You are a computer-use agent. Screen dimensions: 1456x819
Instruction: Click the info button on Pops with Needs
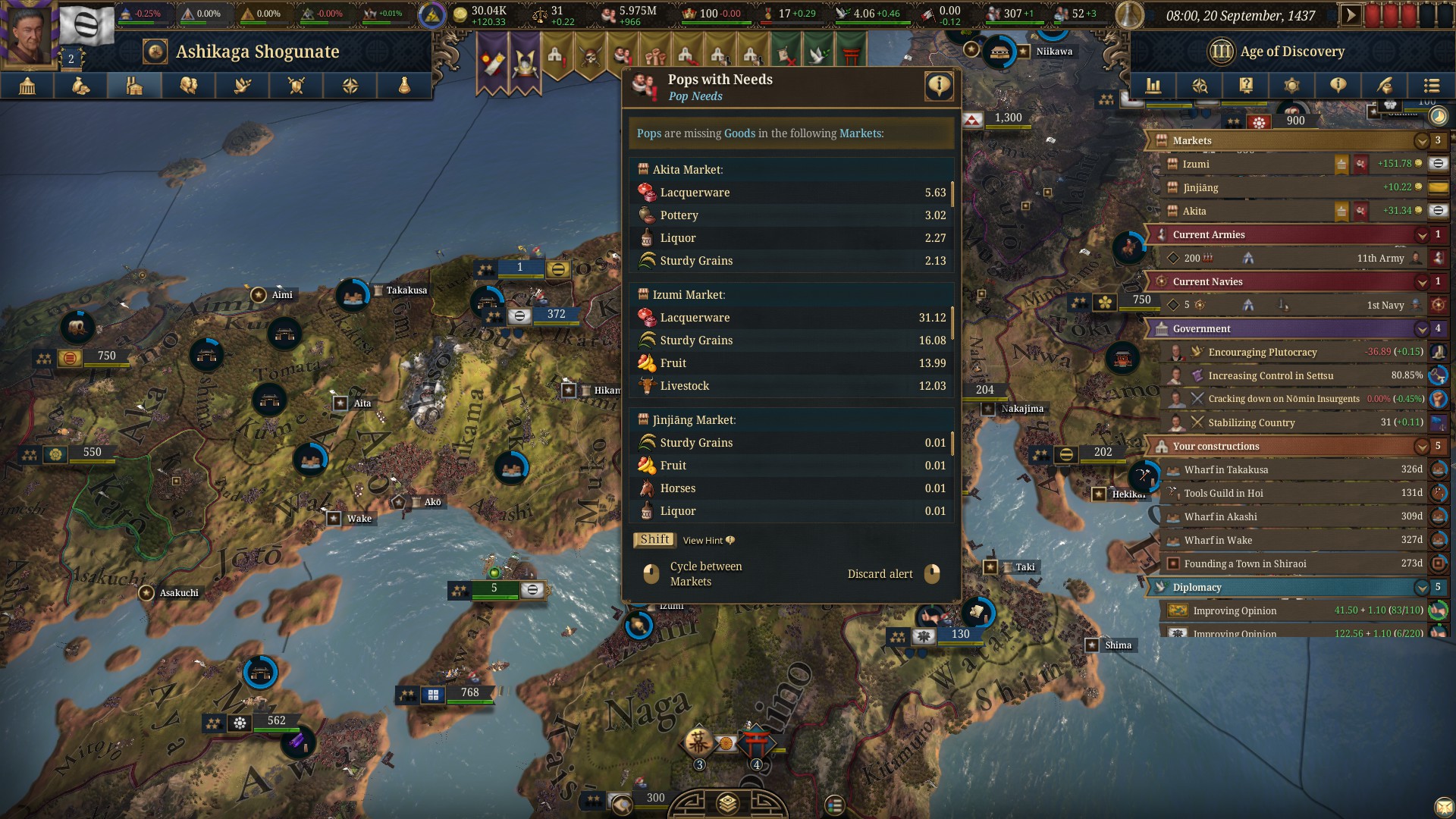(939, 86)
